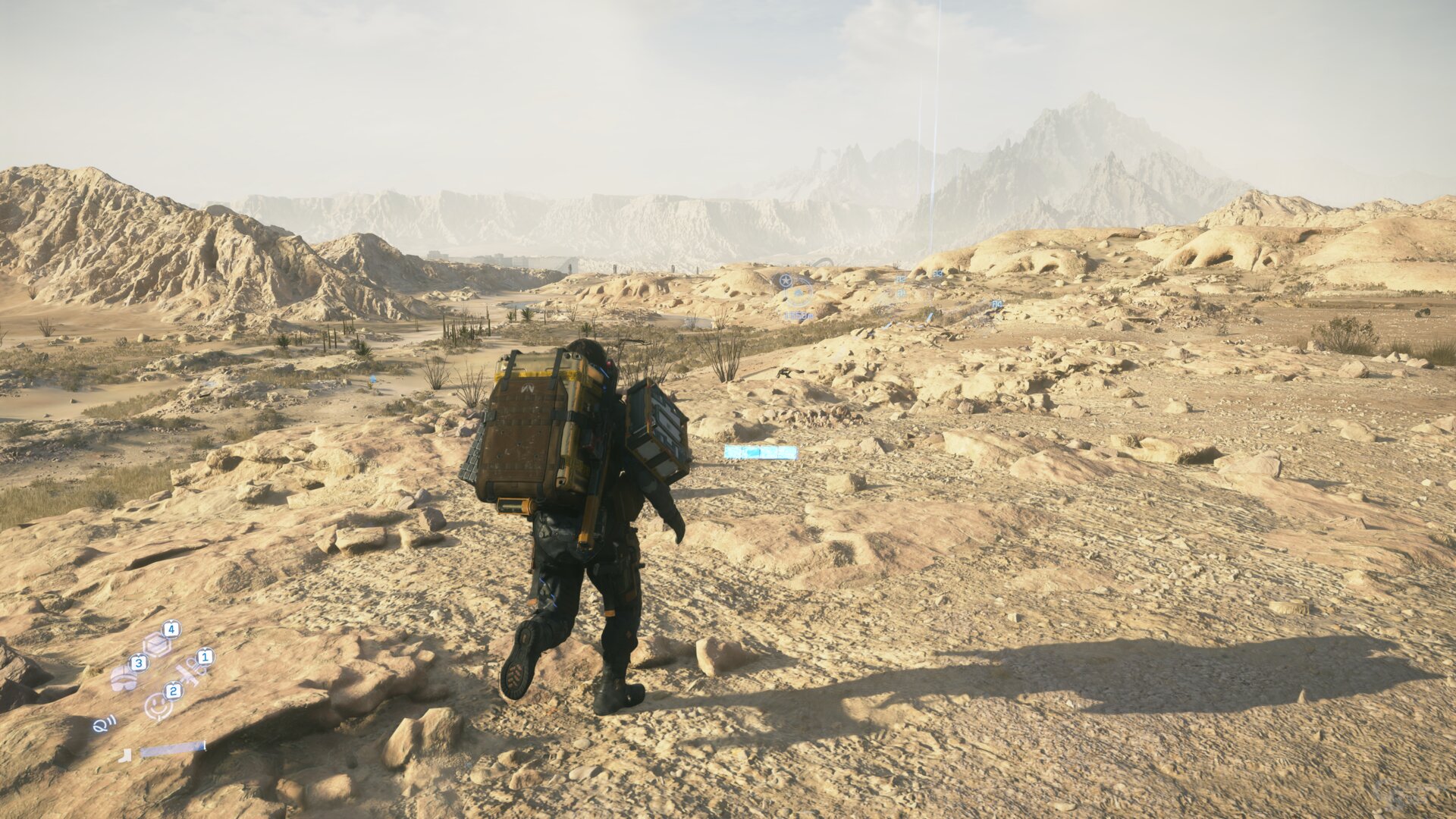Toggle the '1' badge in the quick menu

point(205,657)
